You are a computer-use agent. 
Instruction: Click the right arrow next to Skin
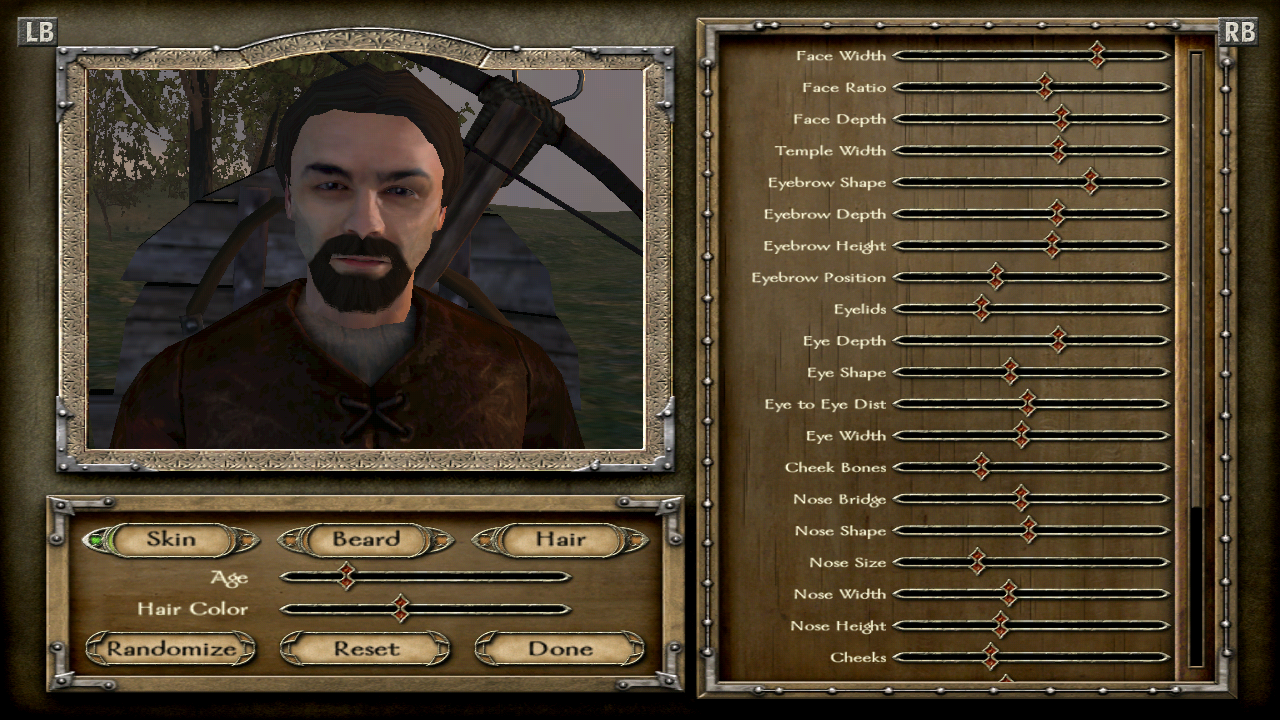click(248, 540)
